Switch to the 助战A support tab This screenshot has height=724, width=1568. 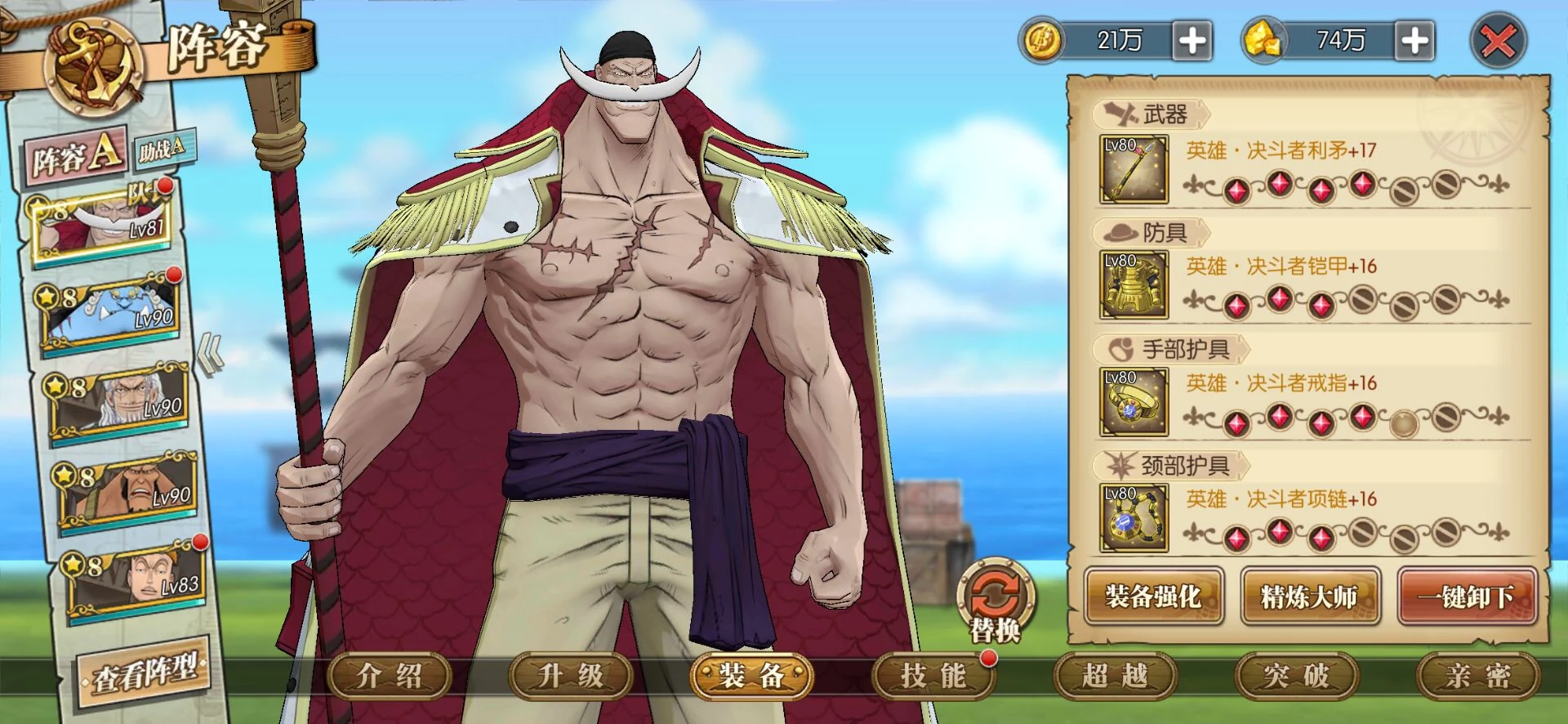coord(163,149)
